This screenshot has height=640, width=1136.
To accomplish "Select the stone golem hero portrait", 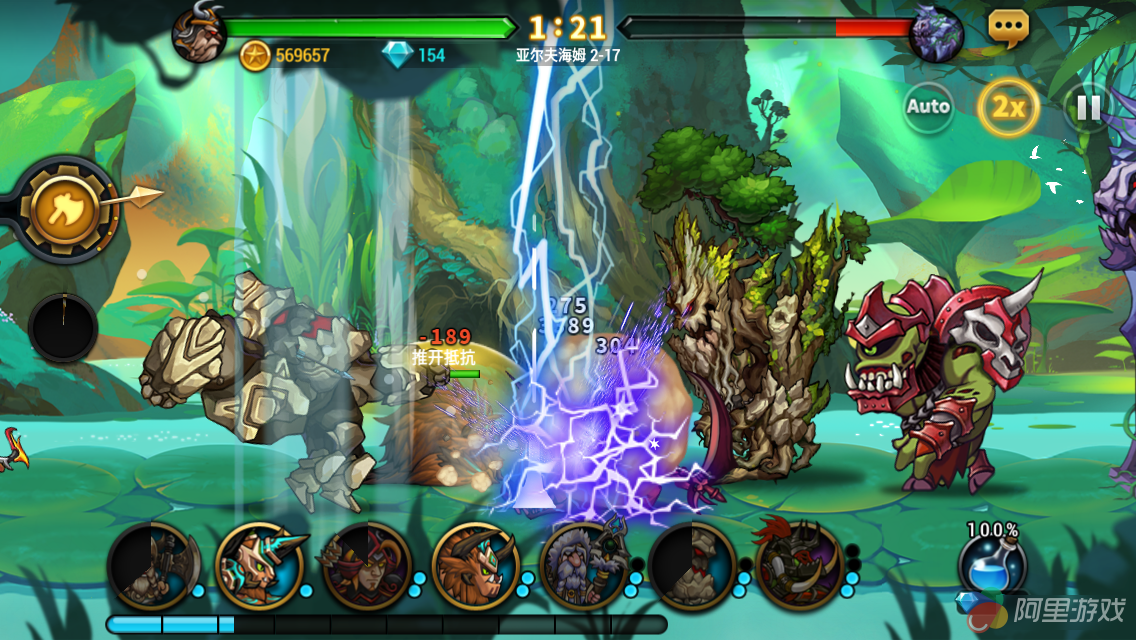I will (x=692, y=565).
